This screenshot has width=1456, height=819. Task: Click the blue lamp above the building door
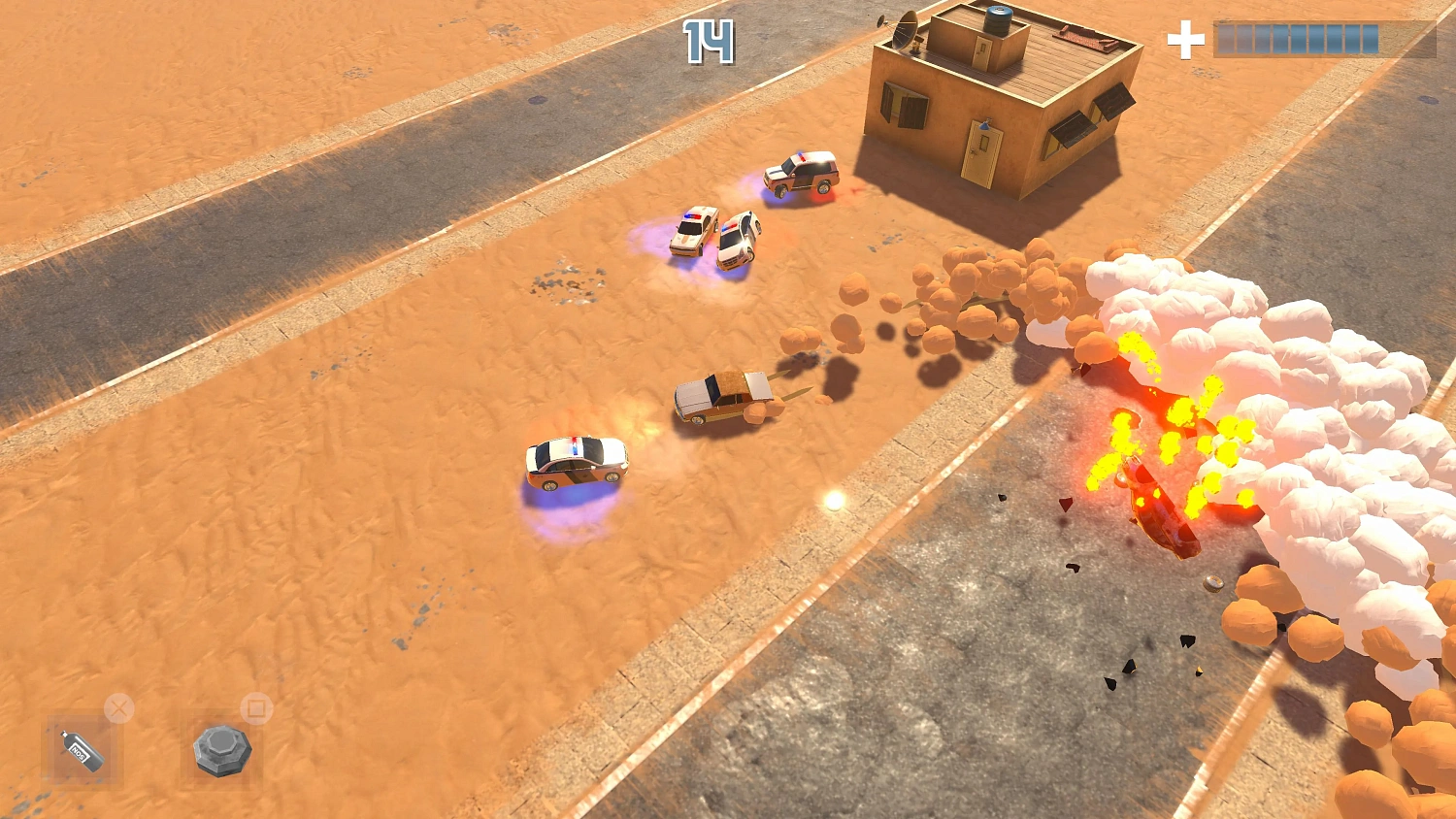tap(985, 127)
